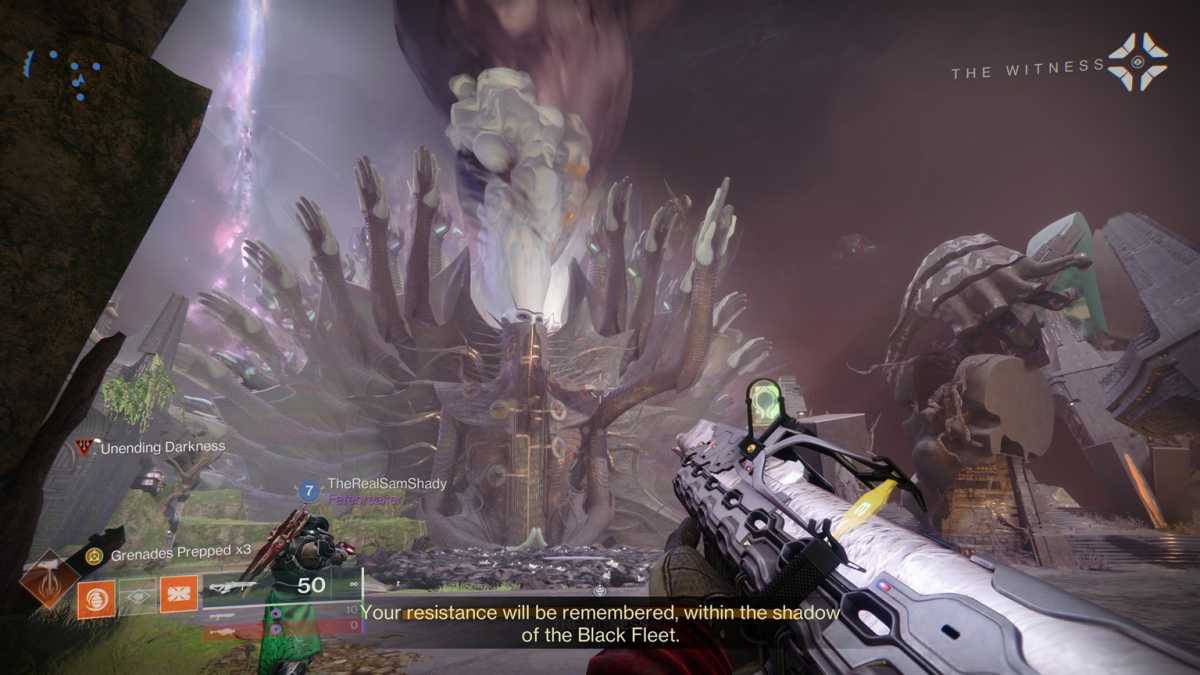Select the equipped primary weapon slot
1200x675 pixels.
[281, 587]
